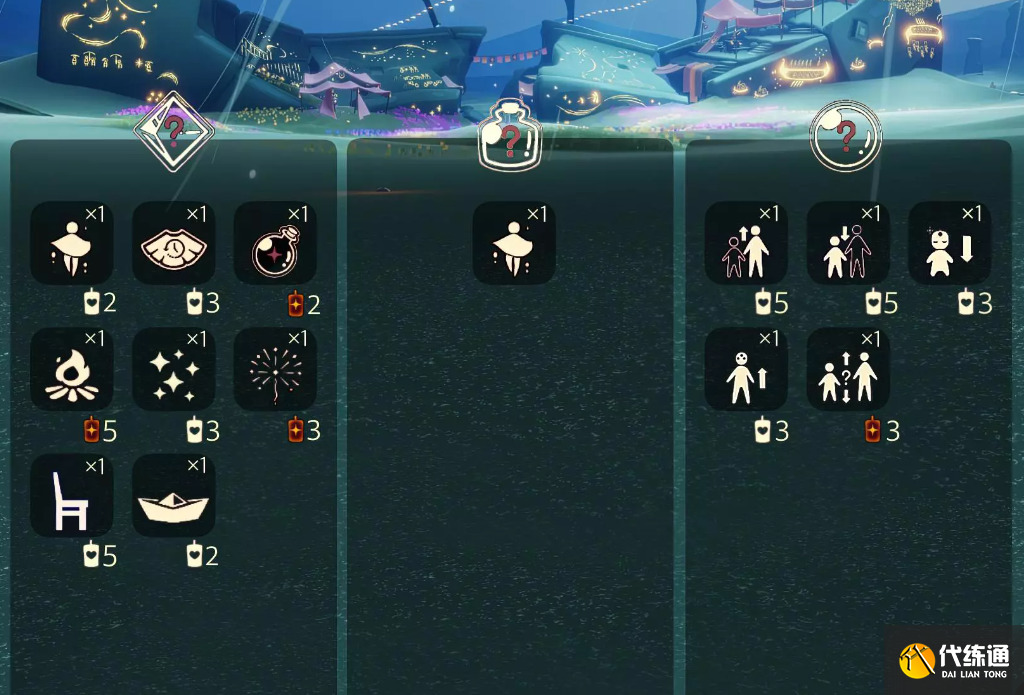Select the round potion bottle with star

click(x=275, y=243)
